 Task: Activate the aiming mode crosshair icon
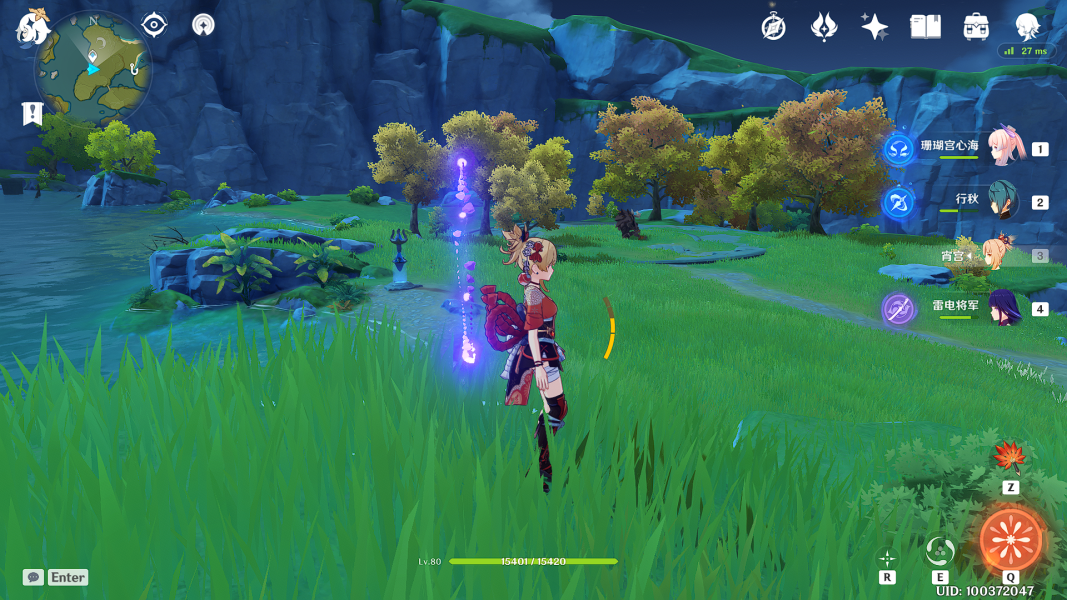pyautogui.click(x=887, y=558)
